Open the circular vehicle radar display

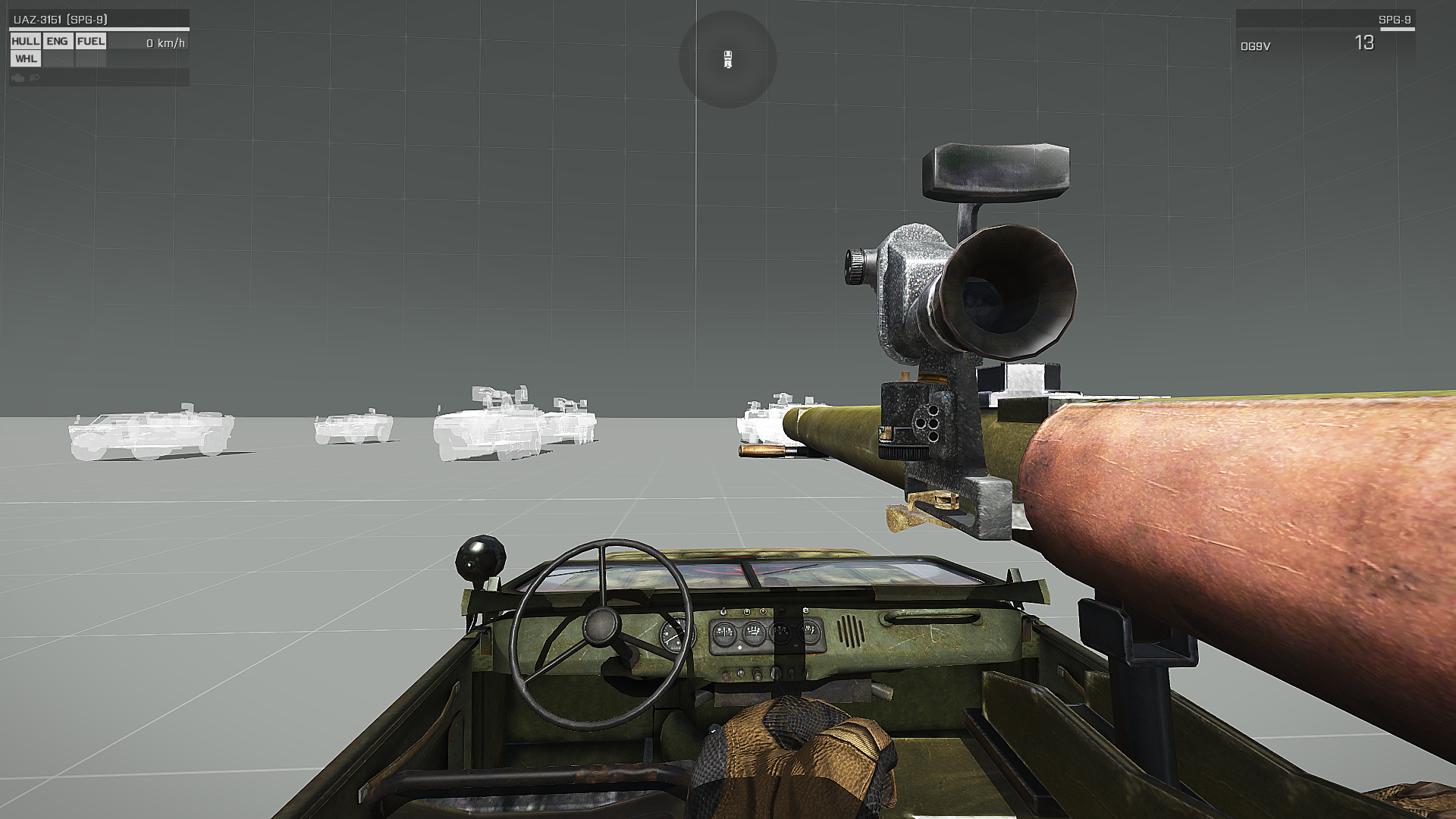(x=727, y=59)
